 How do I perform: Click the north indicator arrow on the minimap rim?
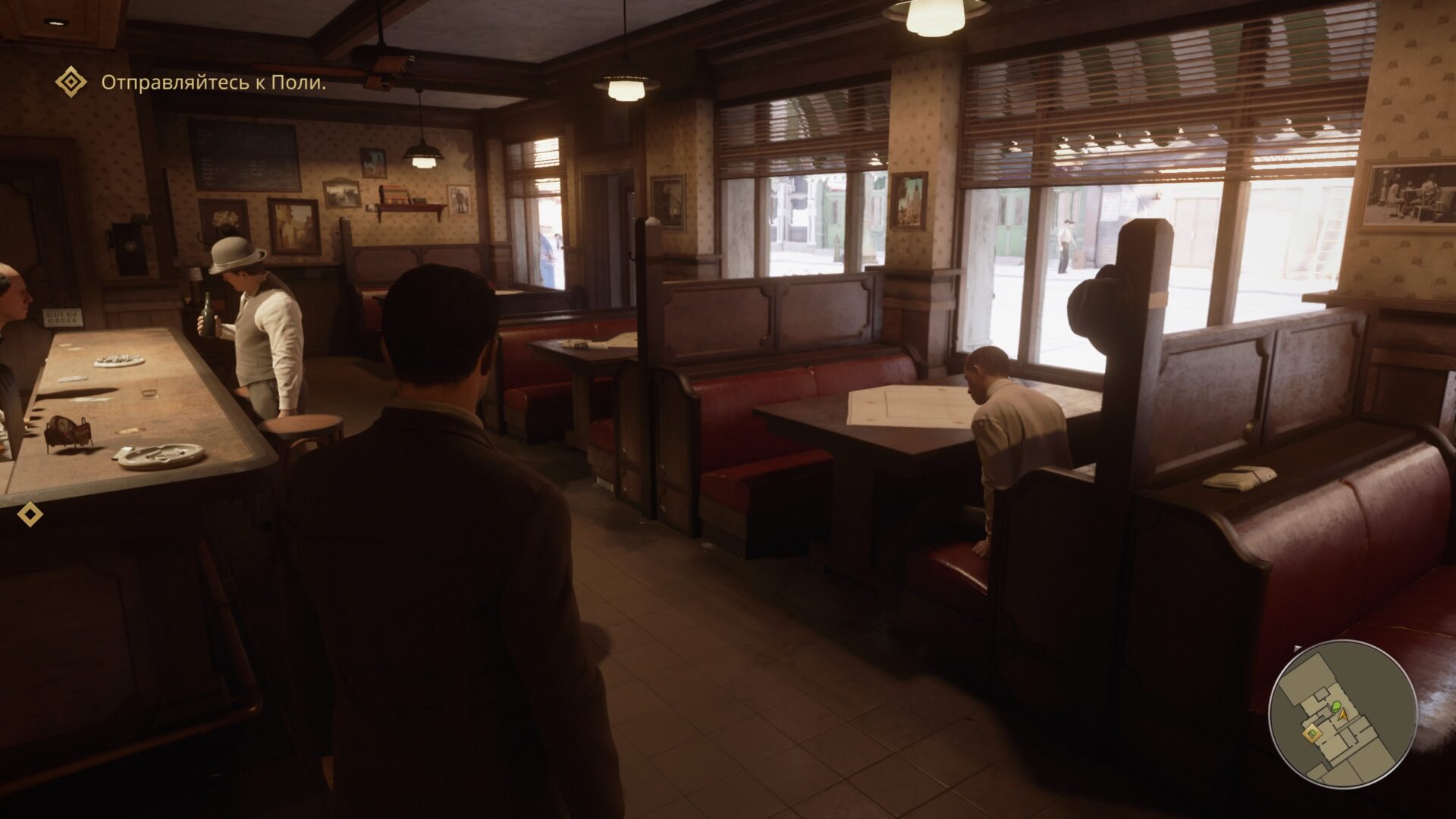(x=1298, y=649)
